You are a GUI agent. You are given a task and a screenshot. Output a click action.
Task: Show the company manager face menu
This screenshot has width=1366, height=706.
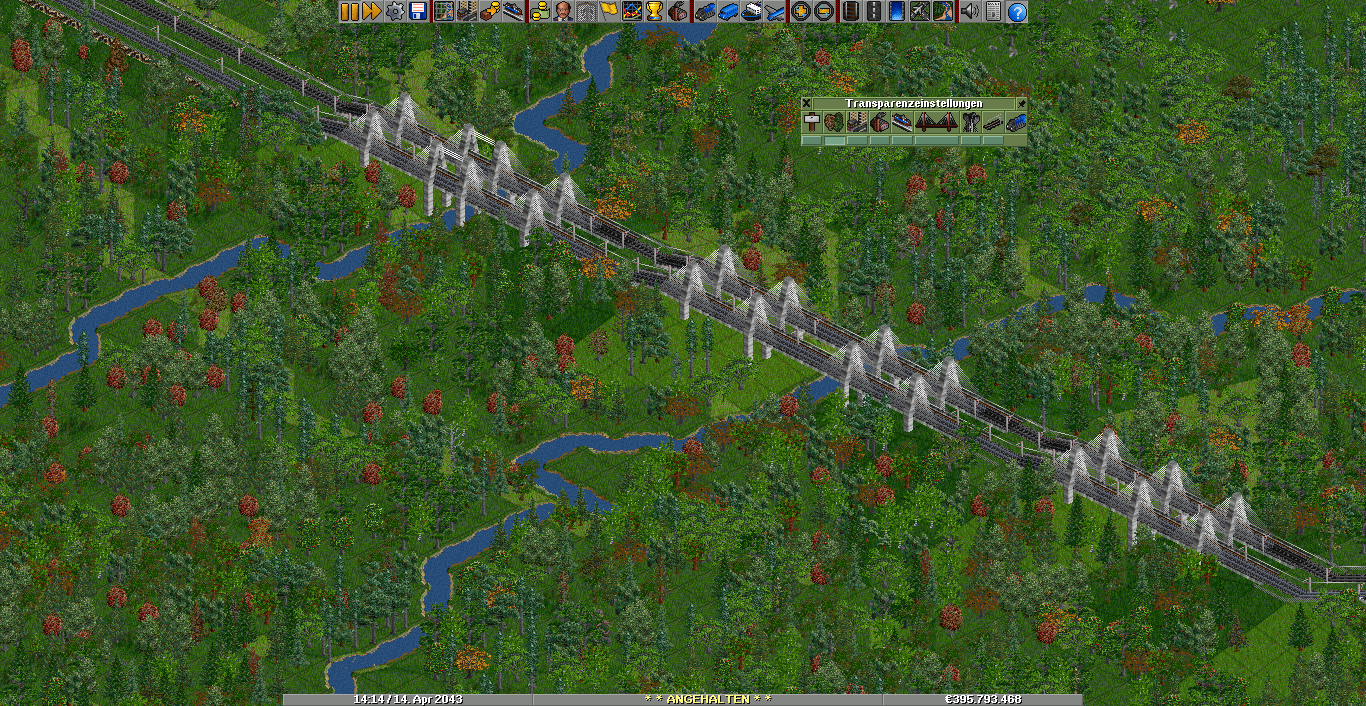pyautogui.click(x=563, y=12)
